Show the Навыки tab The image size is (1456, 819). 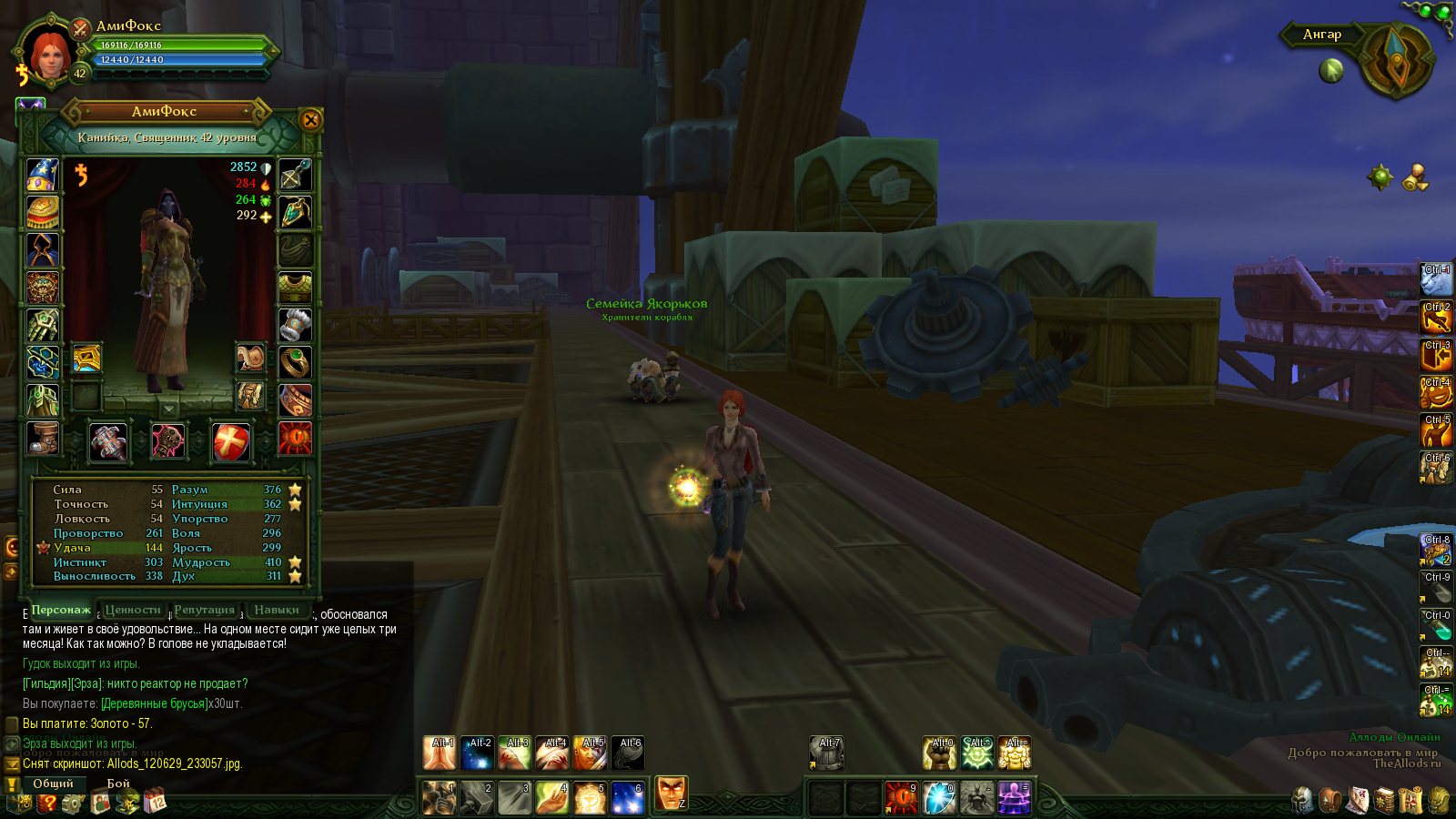(x=277, y=610)
